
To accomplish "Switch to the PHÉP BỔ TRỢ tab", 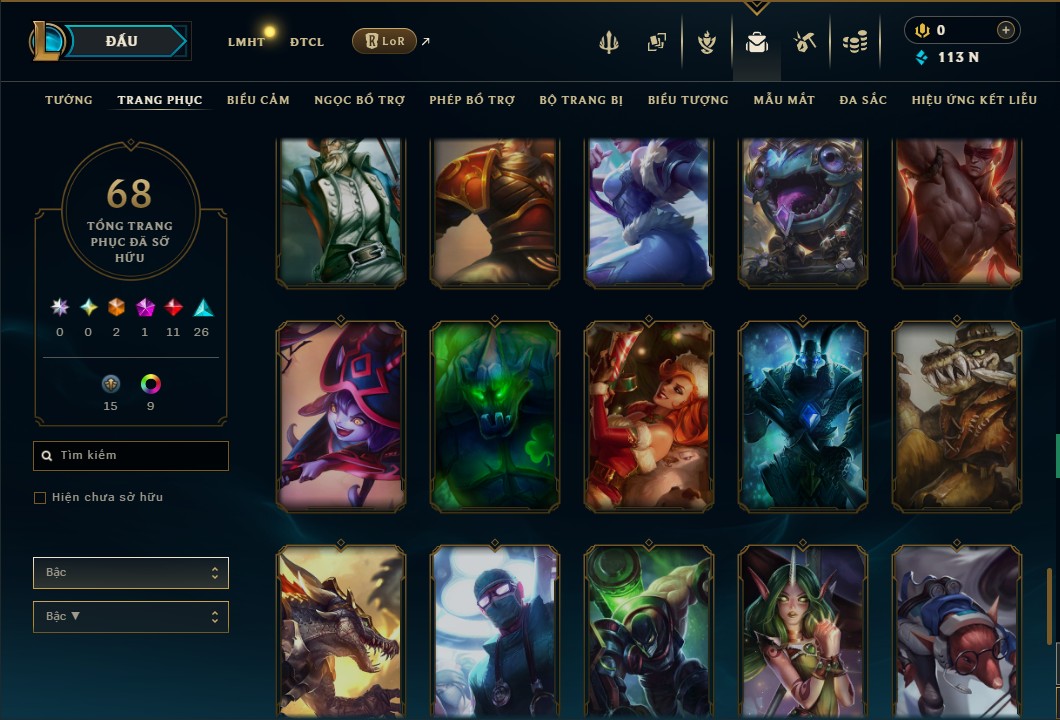I will point(472,100).
